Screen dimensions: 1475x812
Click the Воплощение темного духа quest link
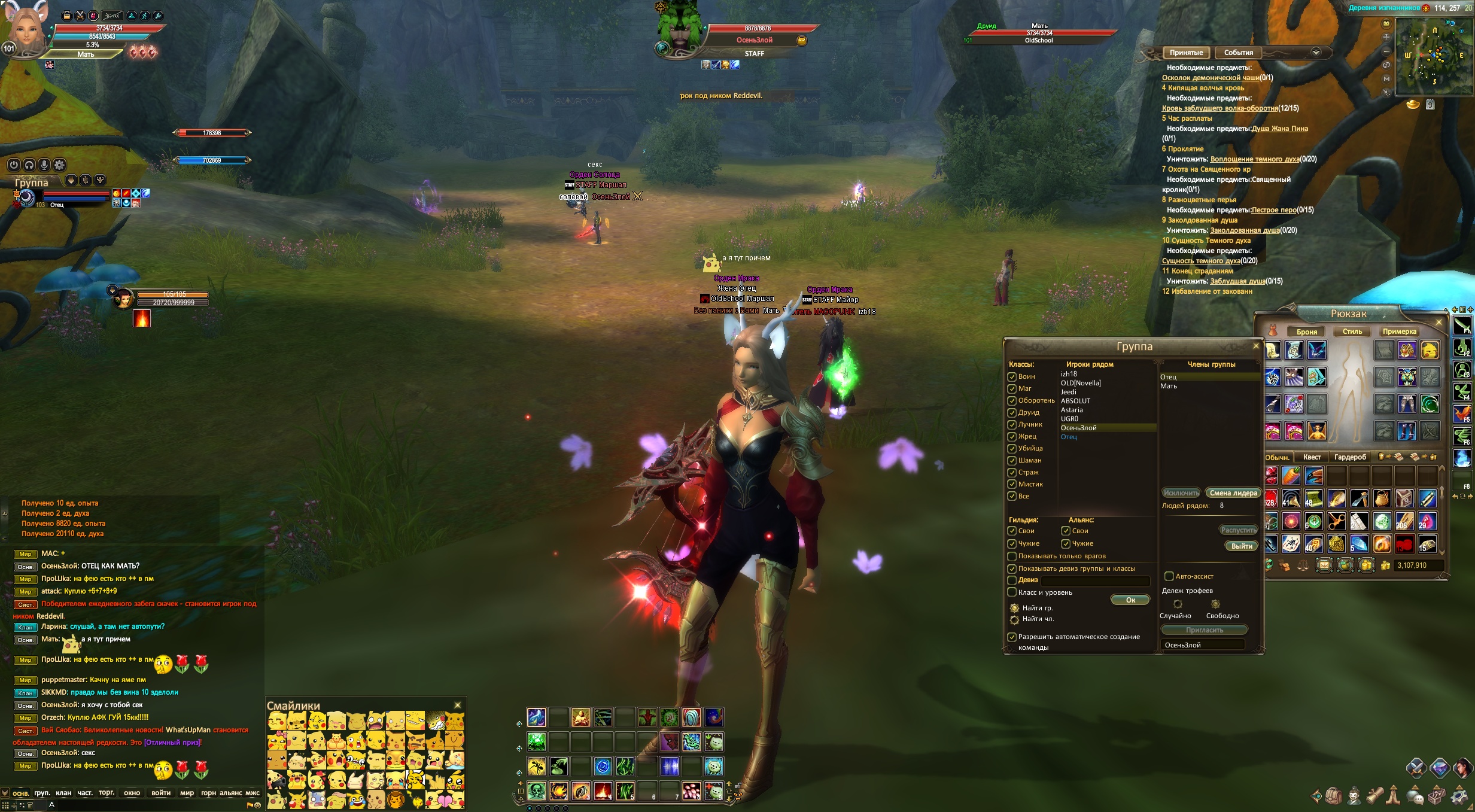pyautogui.click(x=1254, y=159)
